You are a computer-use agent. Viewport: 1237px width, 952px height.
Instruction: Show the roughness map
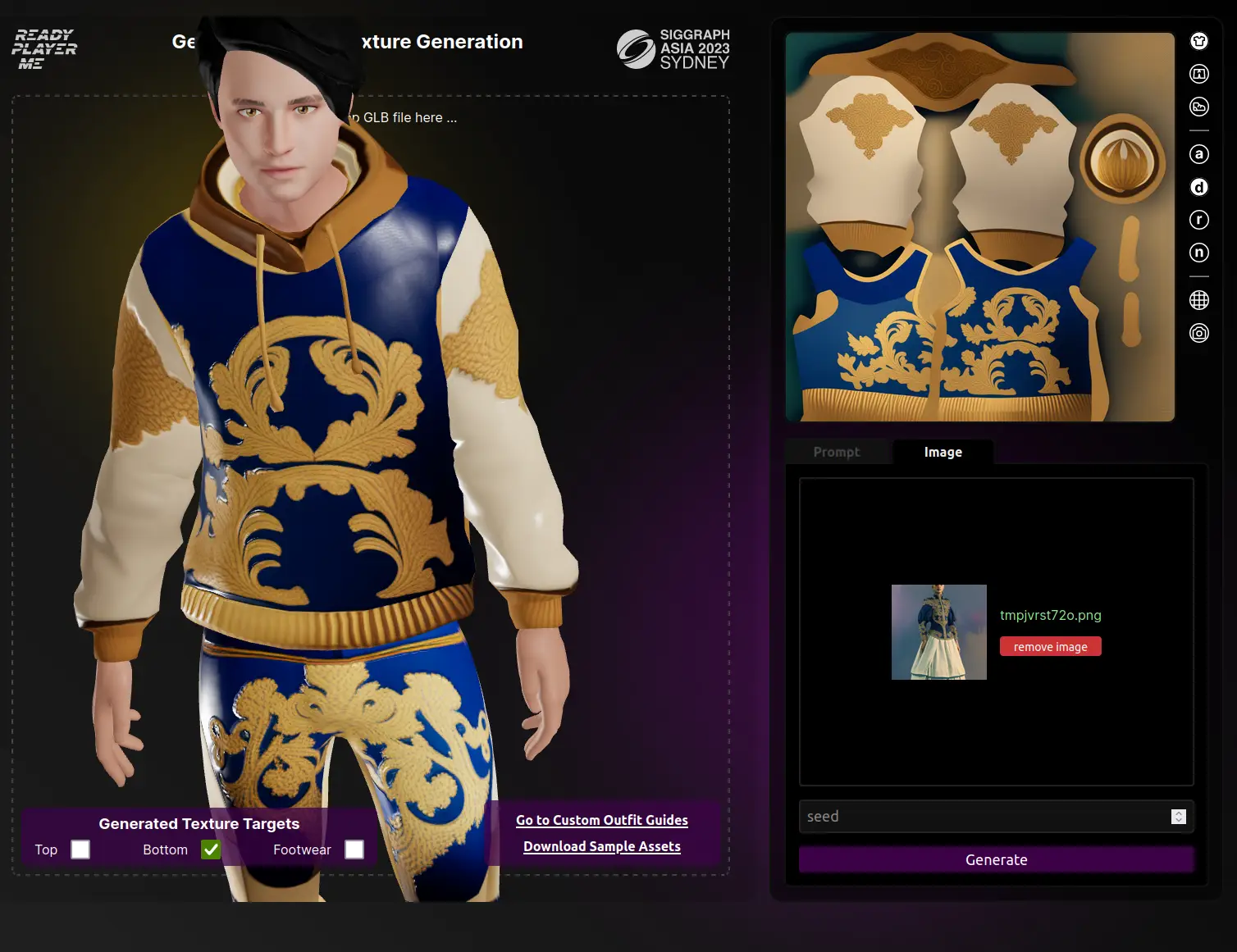[x=1198, y=220]
